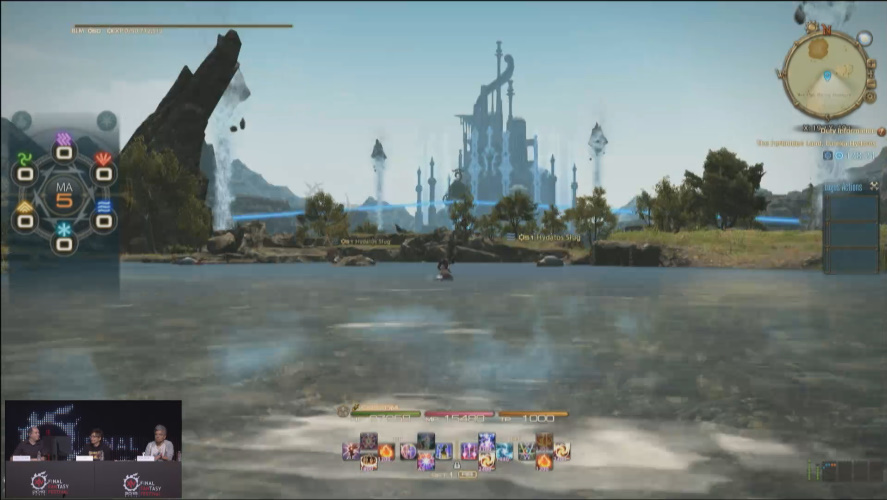
Task: Open the circular minimap
Action: click(x=825, y=75)
